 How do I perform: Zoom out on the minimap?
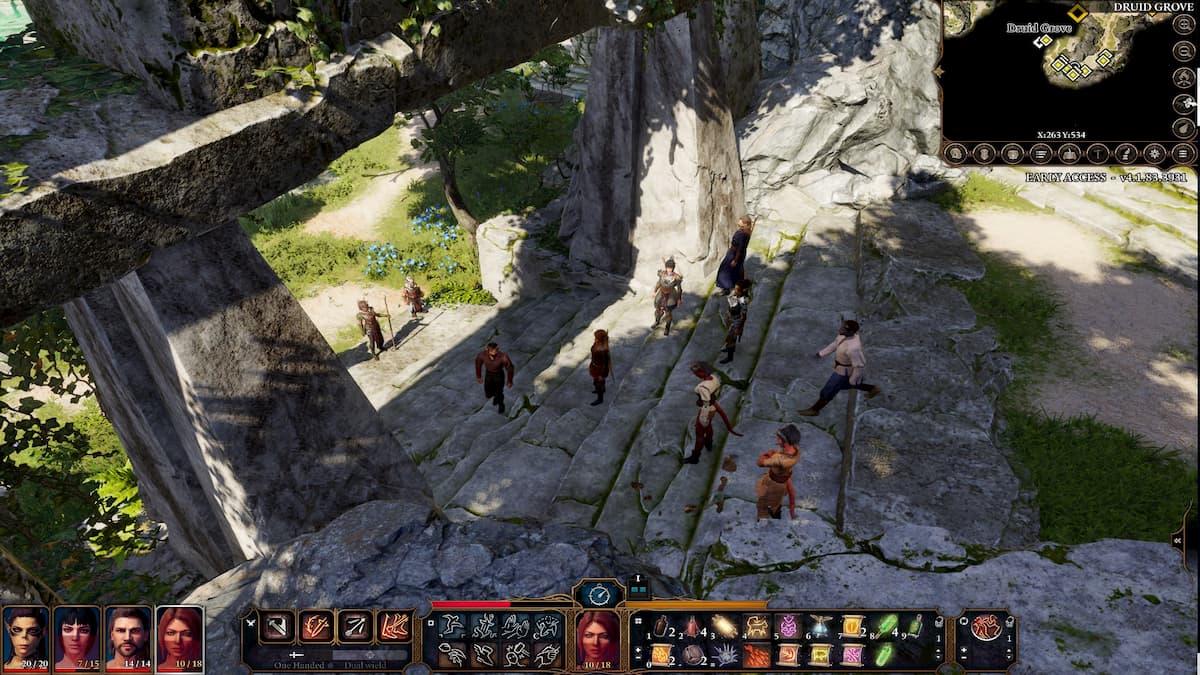1184,51
